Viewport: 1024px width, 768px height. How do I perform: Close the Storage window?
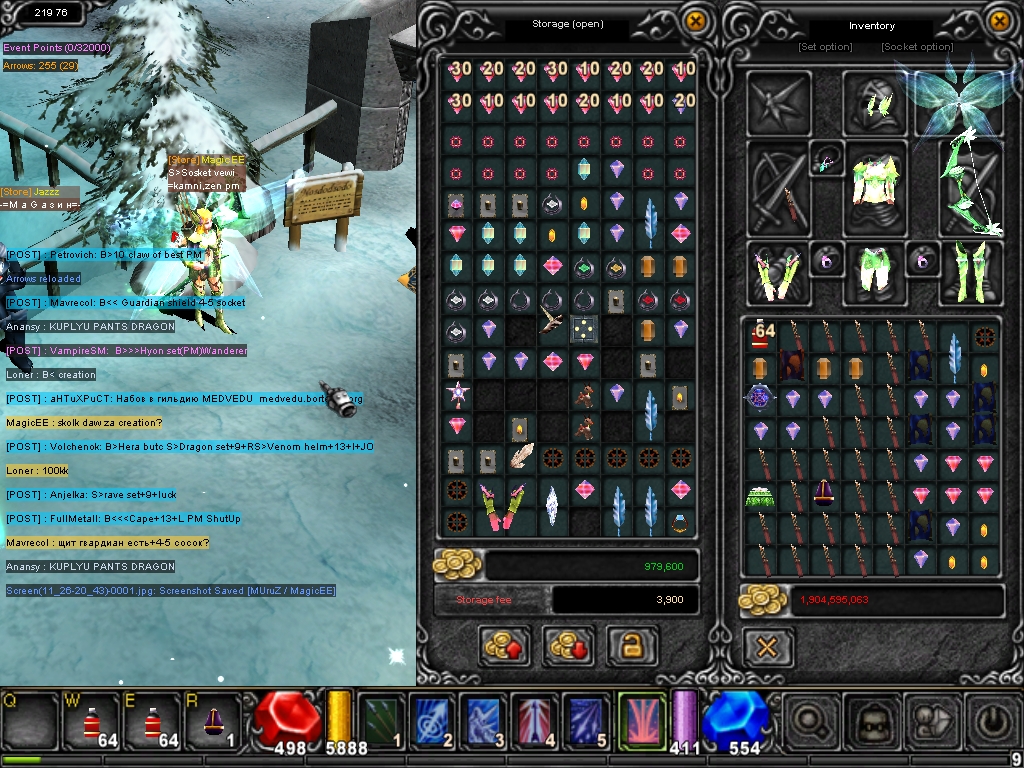(x=695, y=21)
